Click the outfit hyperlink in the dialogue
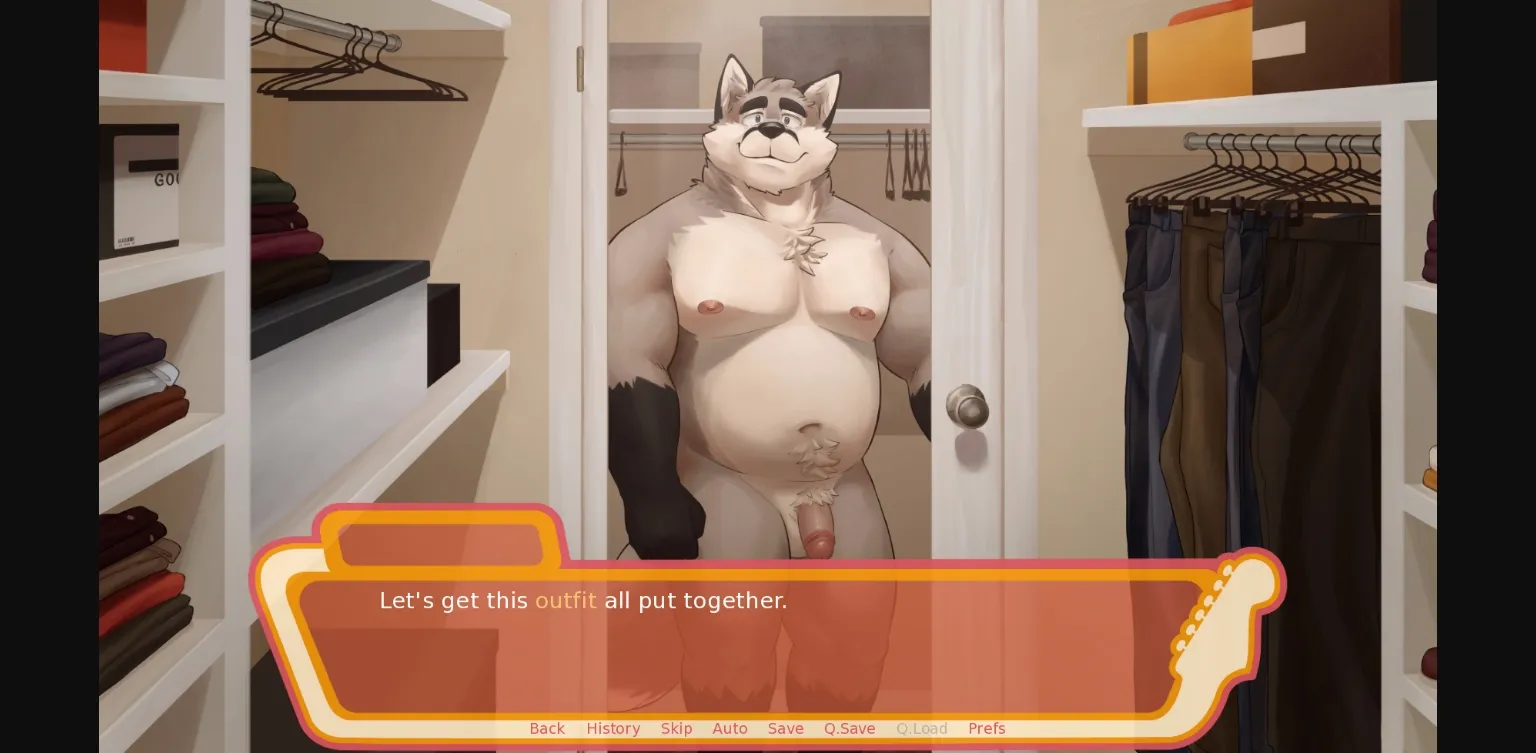1536x753 pixels. point(566,600)
